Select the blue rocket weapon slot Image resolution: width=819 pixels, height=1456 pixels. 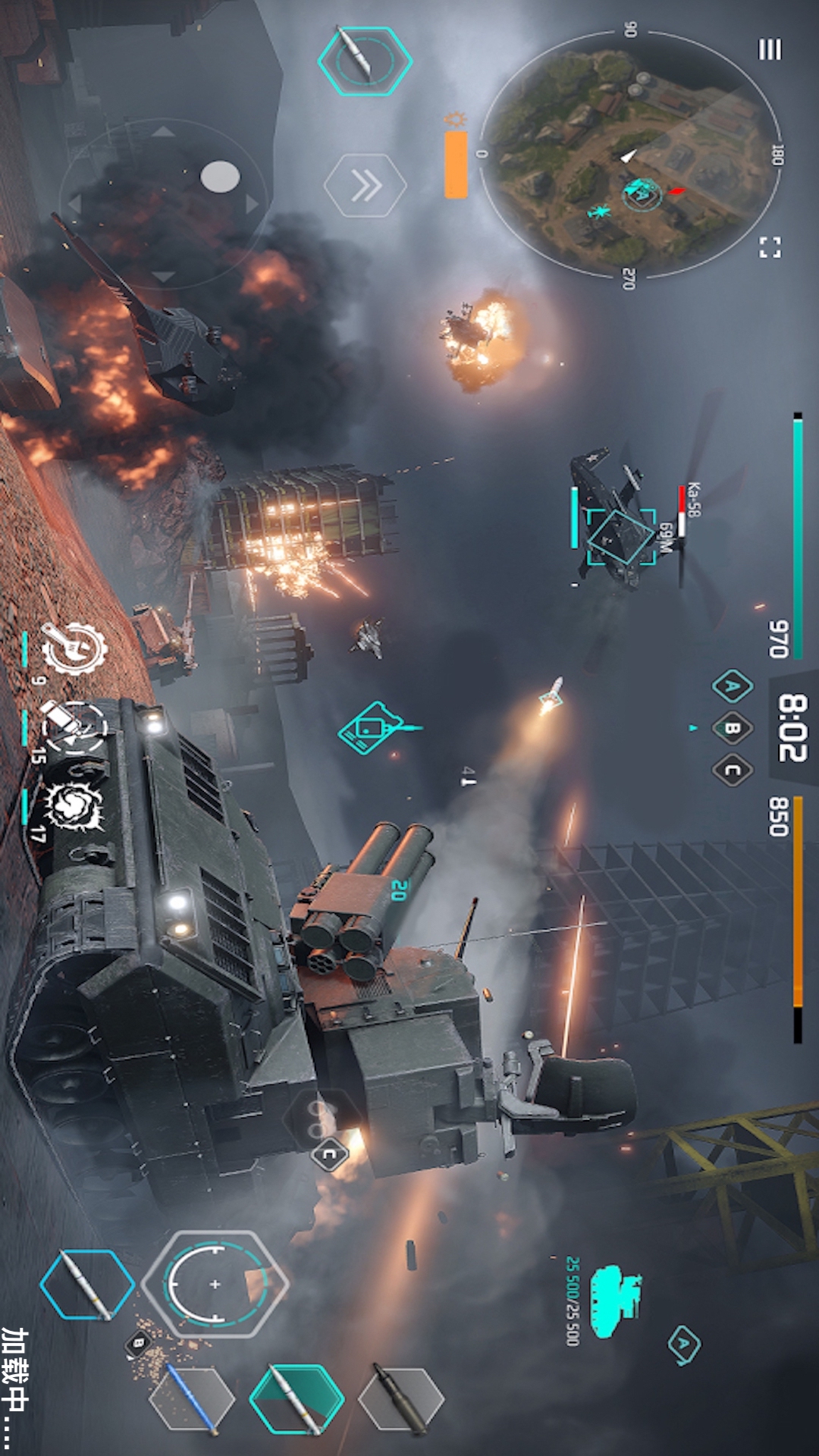tap(192, 1399)
